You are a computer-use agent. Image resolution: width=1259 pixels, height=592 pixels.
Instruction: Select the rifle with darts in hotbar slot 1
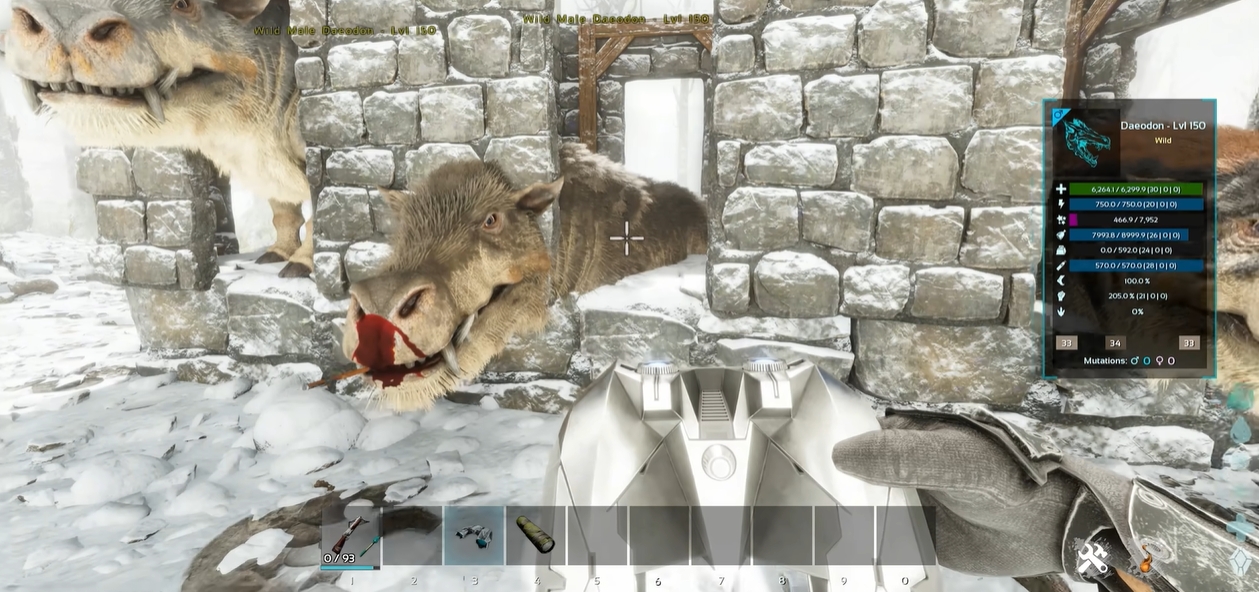coord(350,536)
